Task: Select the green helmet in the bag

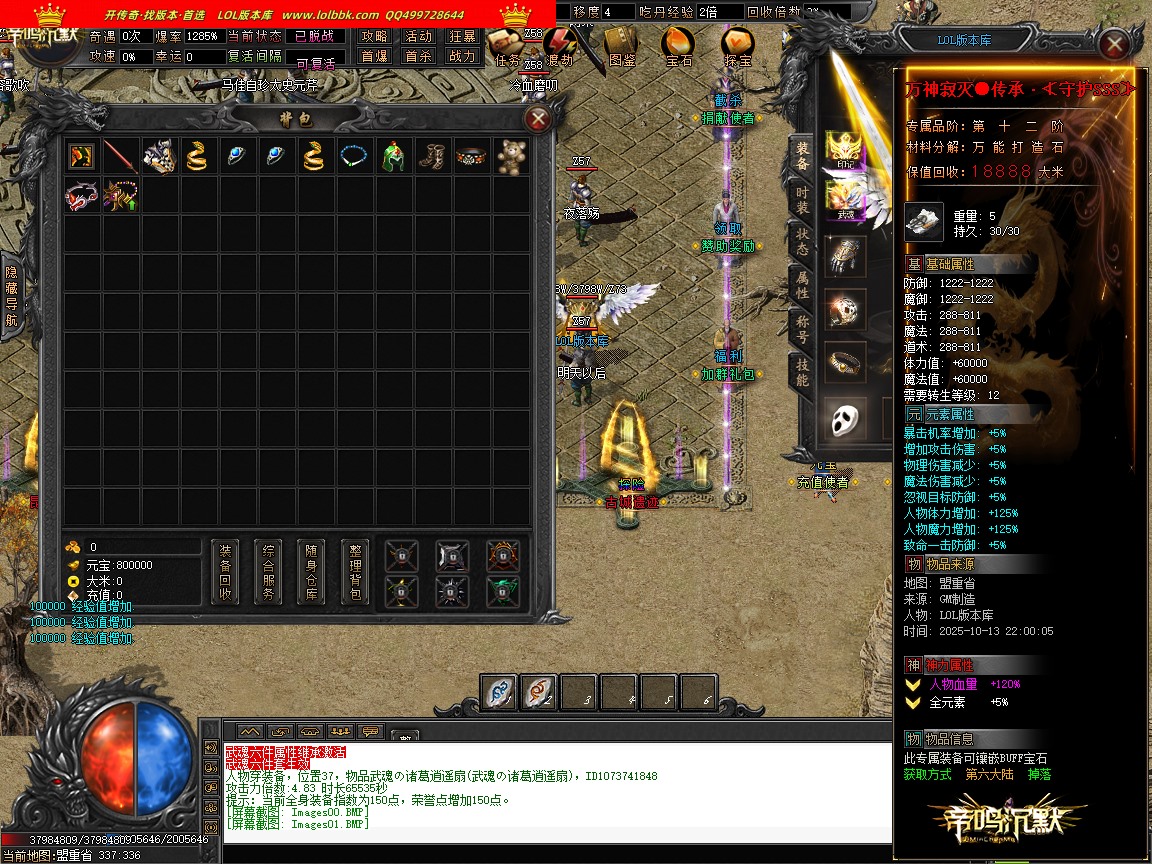Action: coord(393,157)
